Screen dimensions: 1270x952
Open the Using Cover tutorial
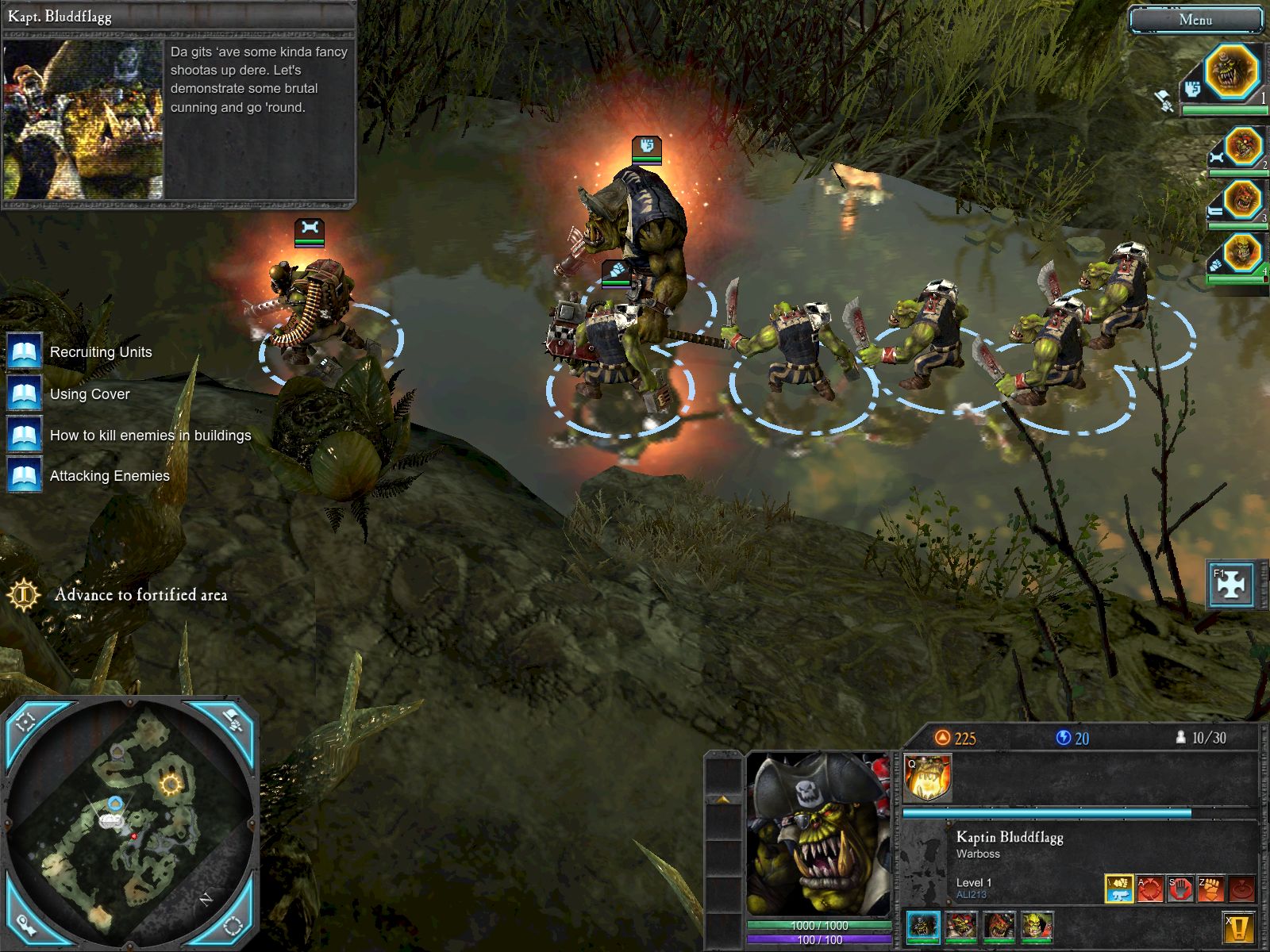click(x=90, y=394)
